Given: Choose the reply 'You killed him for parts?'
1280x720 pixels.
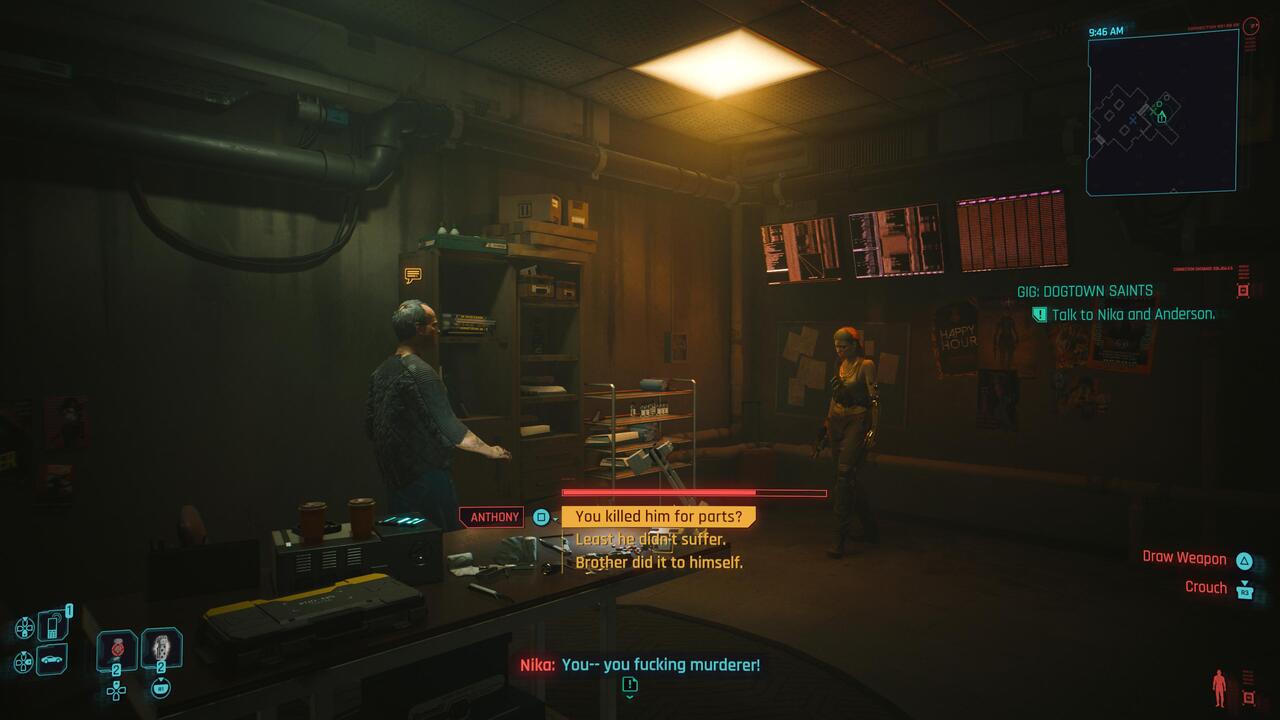Looking at the screenshot, I should pyautogui.click(x=658, y=517).
